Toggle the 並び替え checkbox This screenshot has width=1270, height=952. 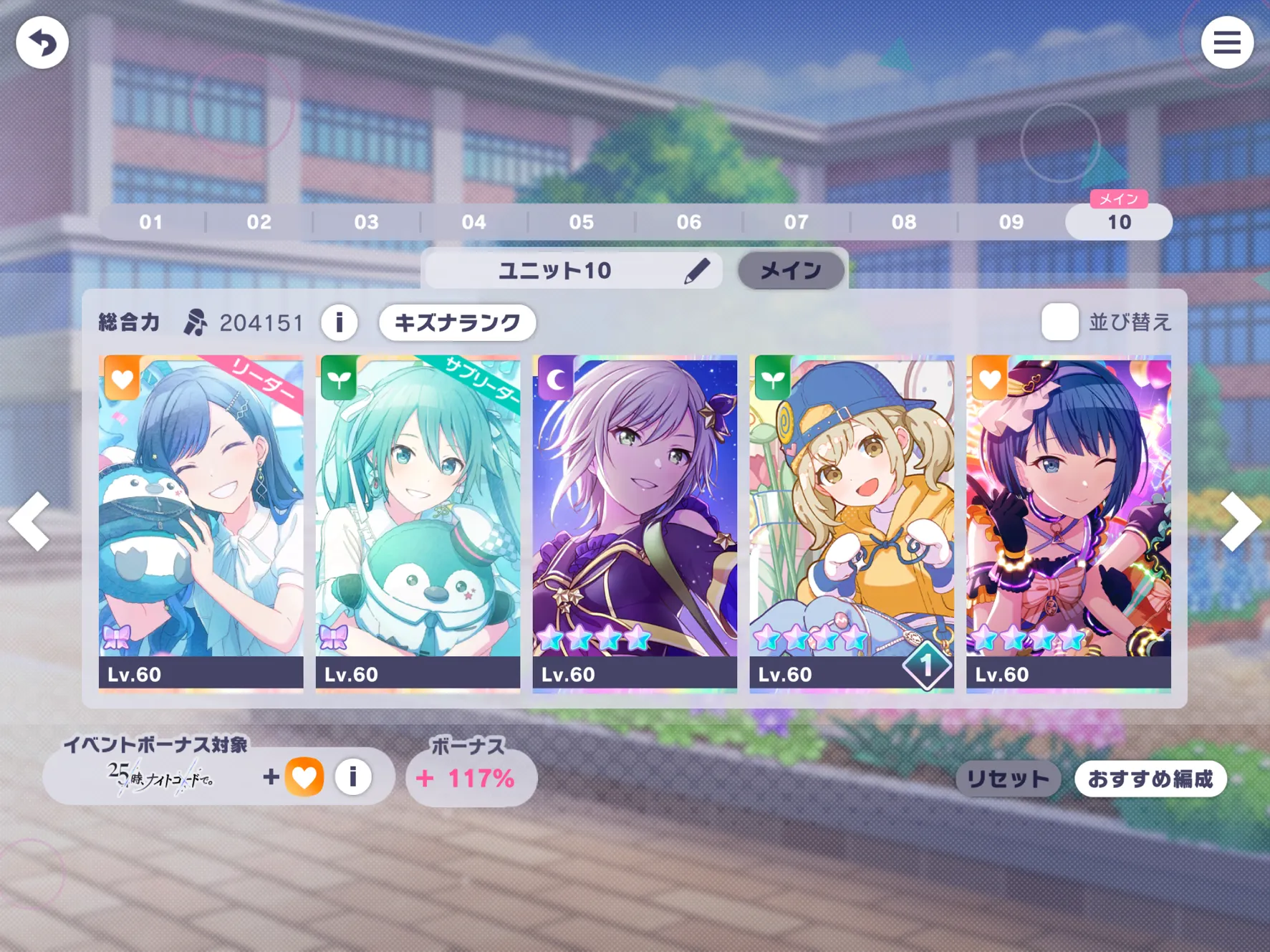tap(1059, 322)
